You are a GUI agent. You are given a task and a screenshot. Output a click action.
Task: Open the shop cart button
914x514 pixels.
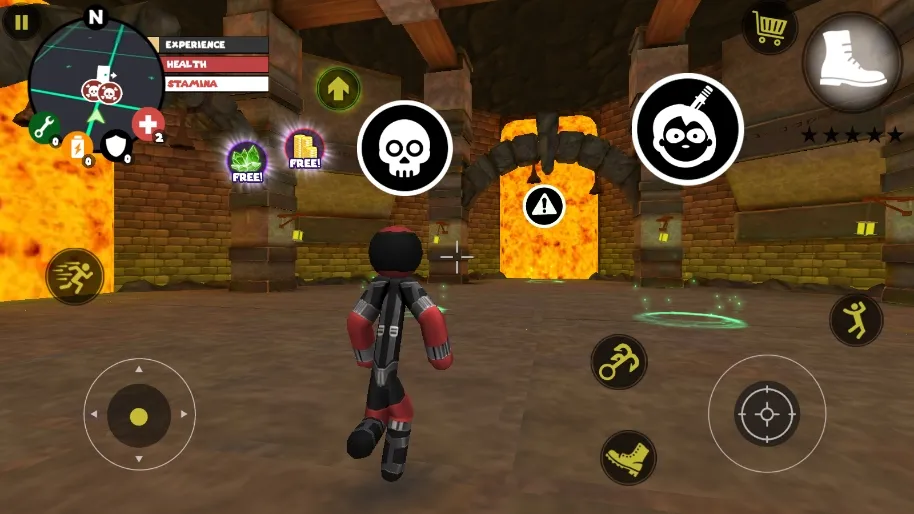[x=769, y=29]
